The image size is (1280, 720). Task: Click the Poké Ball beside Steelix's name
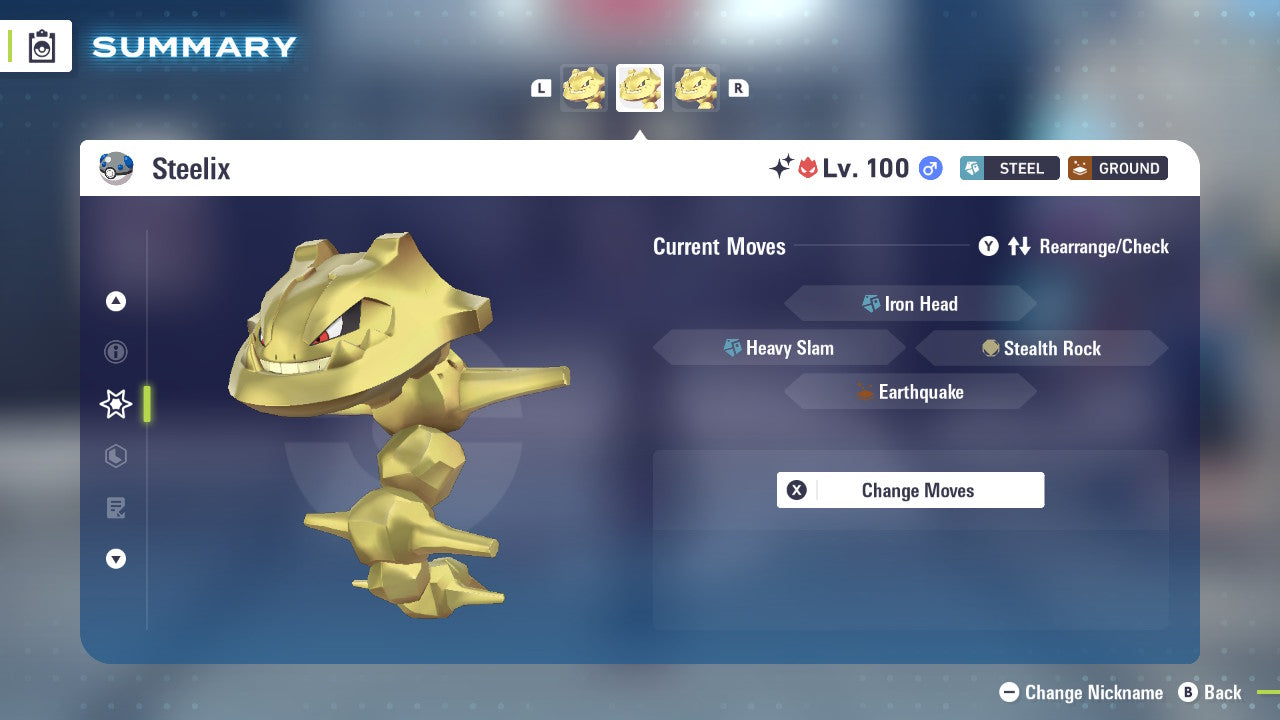116,168
